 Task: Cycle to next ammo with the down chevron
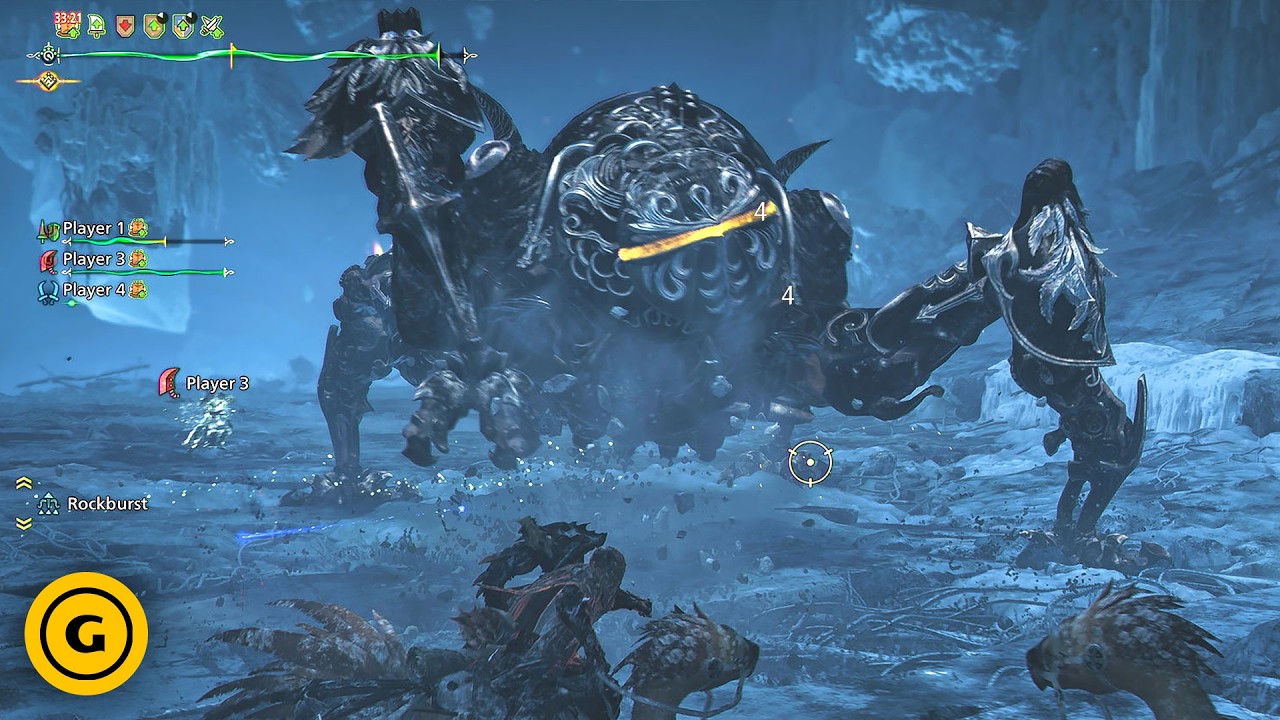(24, 523)
